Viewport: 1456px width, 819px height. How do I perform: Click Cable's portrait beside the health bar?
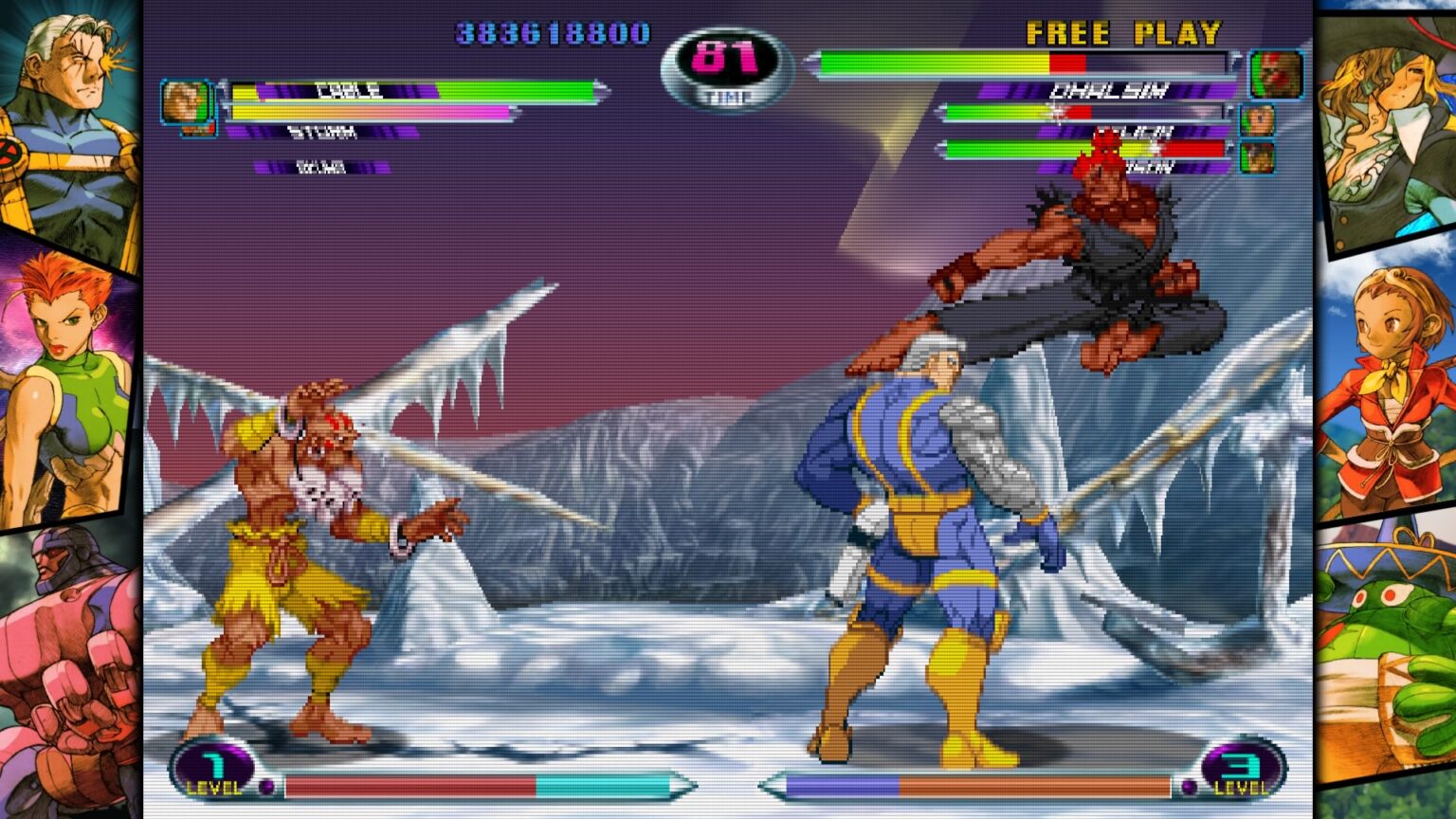tap(185, 102)
